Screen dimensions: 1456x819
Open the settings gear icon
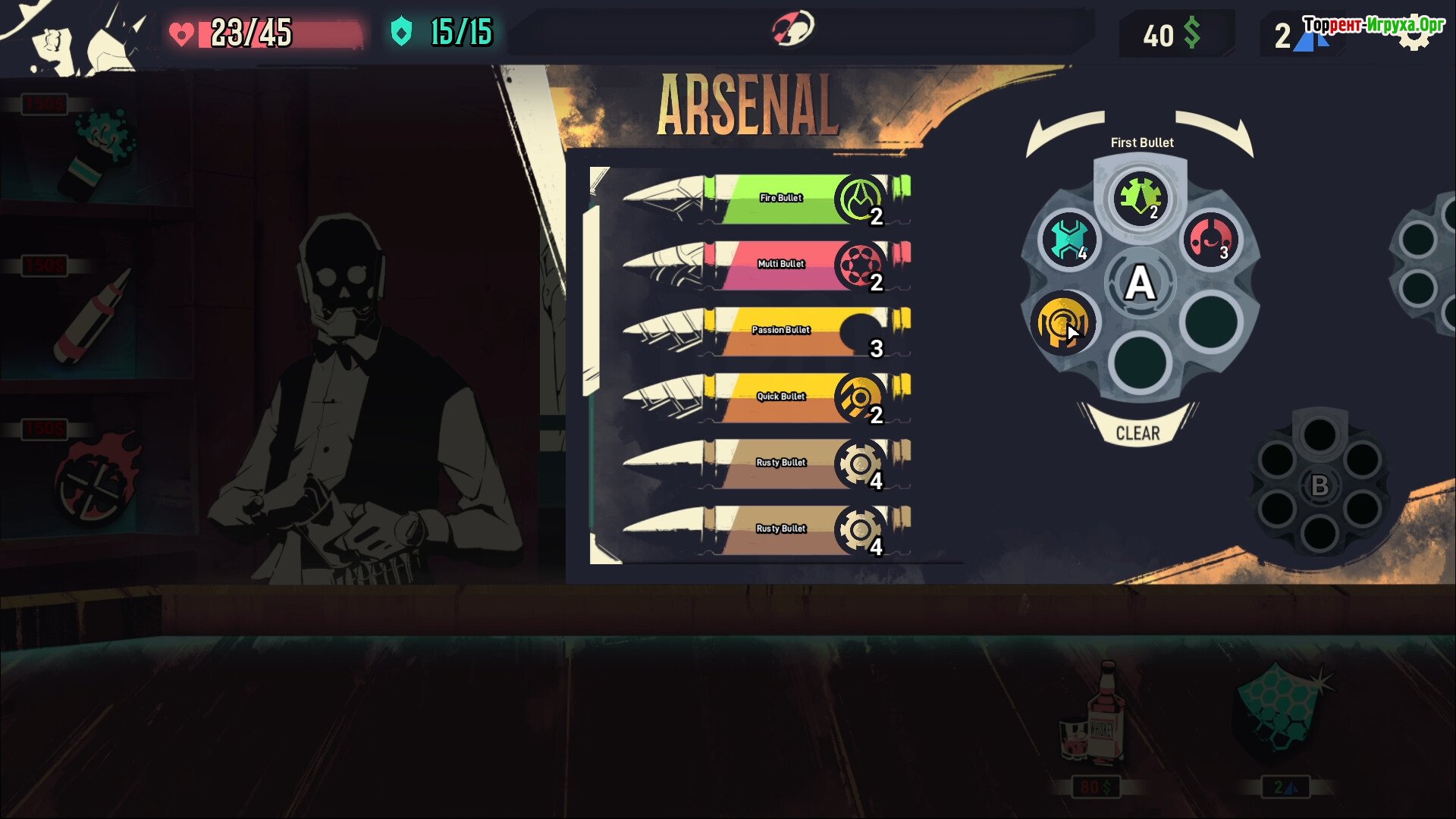1414,36
